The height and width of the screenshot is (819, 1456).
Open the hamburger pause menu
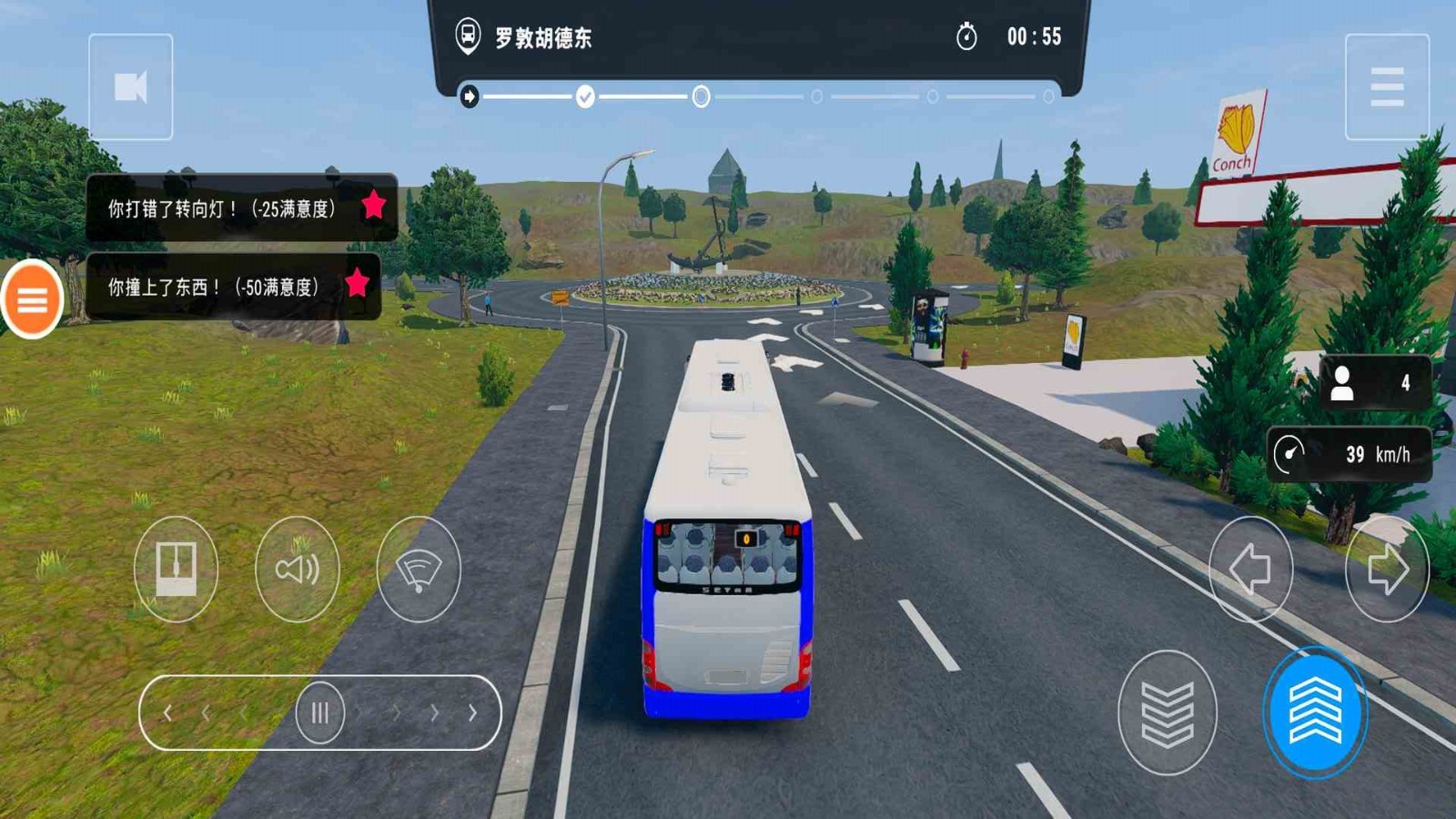coord(1386,87)
